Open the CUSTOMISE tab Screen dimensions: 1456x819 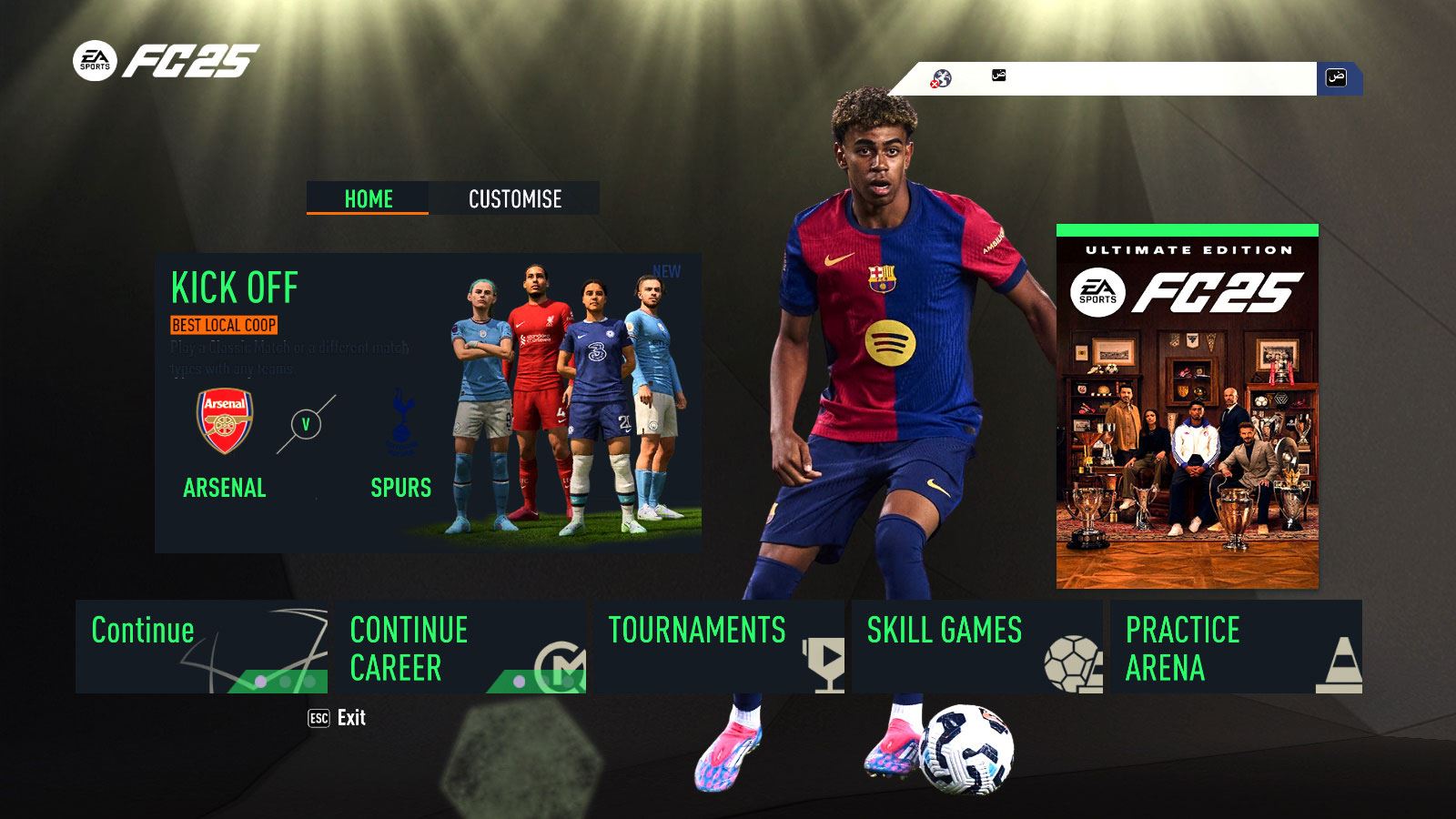[x=514, y=198]
